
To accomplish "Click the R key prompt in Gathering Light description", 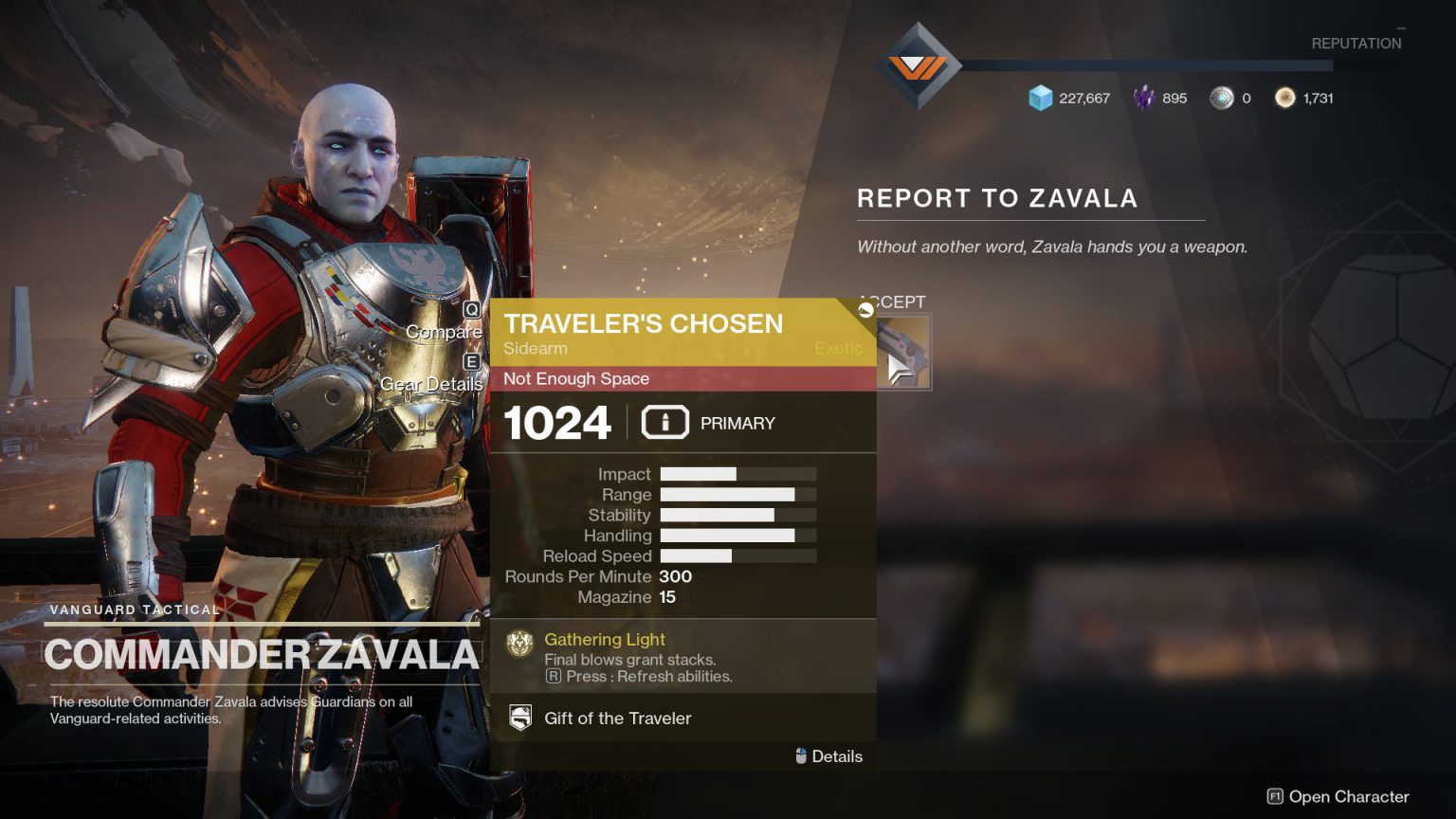I will click(554, 676).
